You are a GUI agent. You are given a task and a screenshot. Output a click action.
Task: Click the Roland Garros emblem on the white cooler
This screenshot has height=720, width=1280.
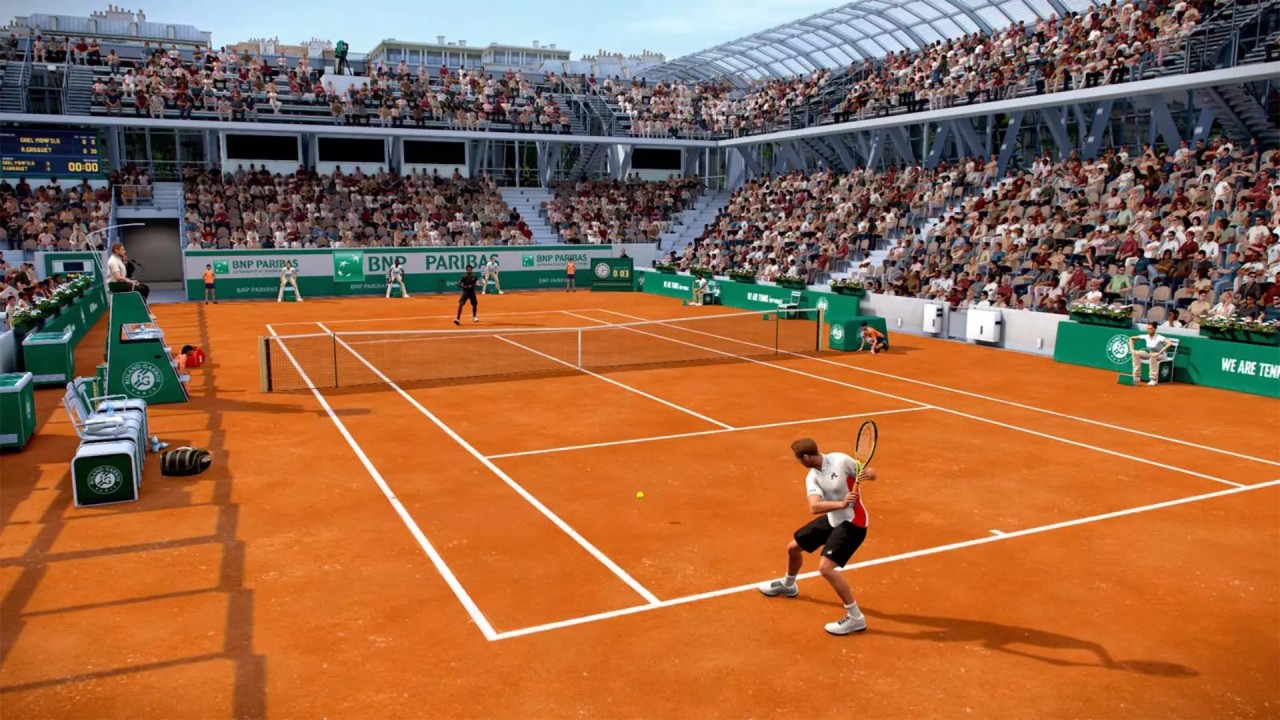click(103, 480)
